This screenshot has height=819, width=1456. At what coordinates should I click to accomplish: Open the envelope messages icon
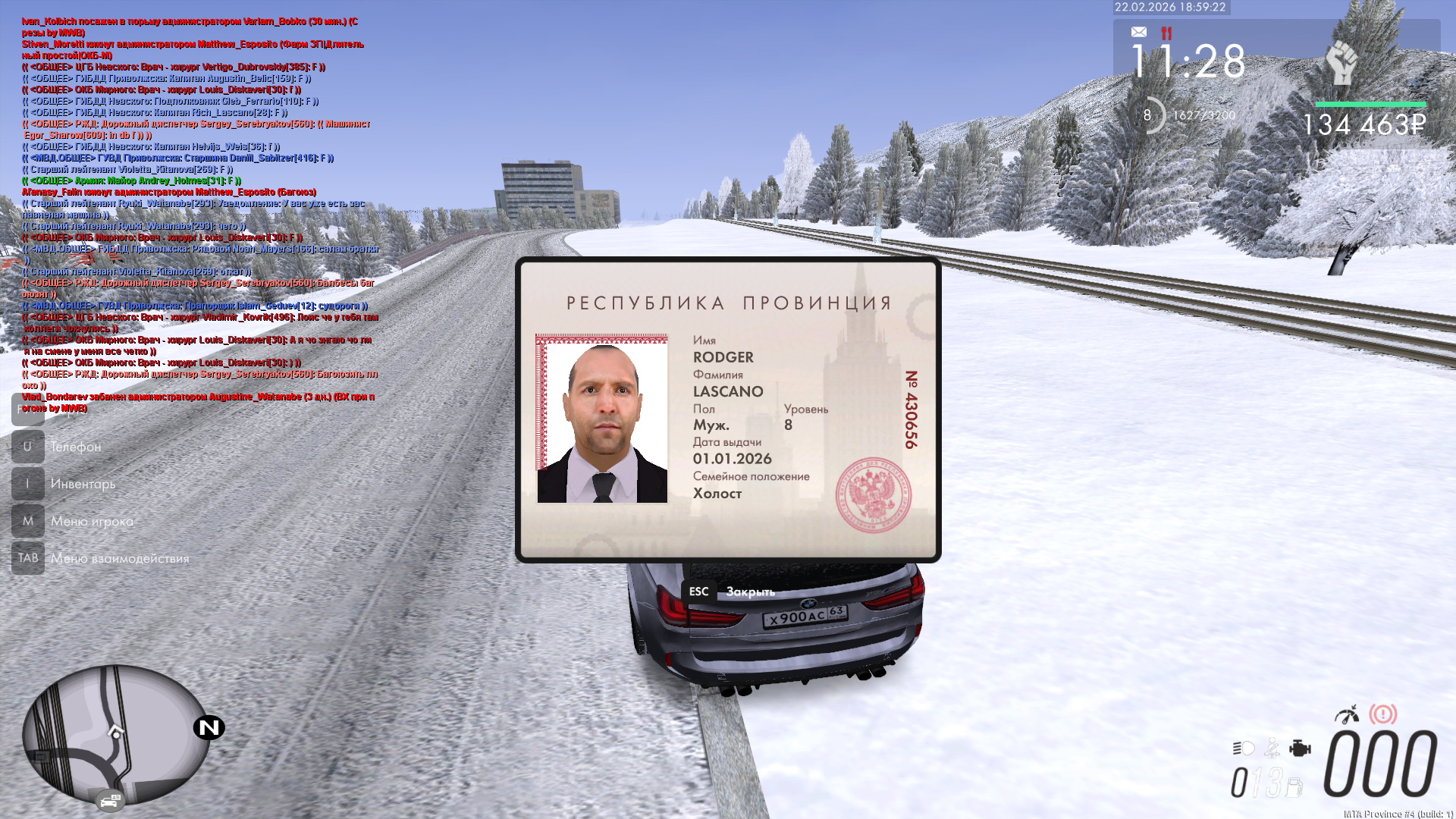click(1138, 32)
